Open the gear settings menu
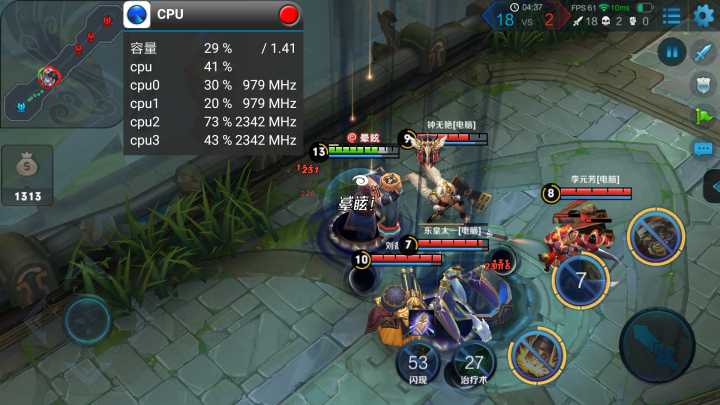Viewport: 720px width, 405px height. (704, 16)
